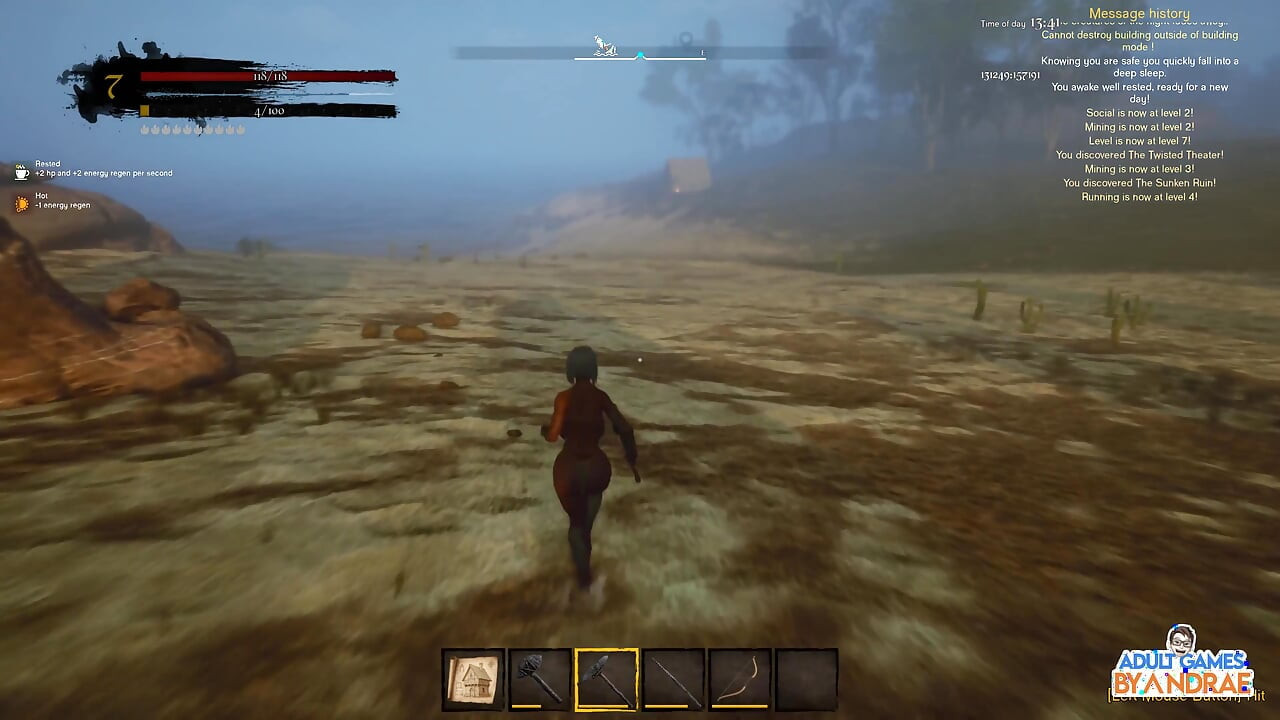Viewport: 1280px width, 720px height.
Task: Click the yellow energy segment indicator
Action: click(144, 108)
